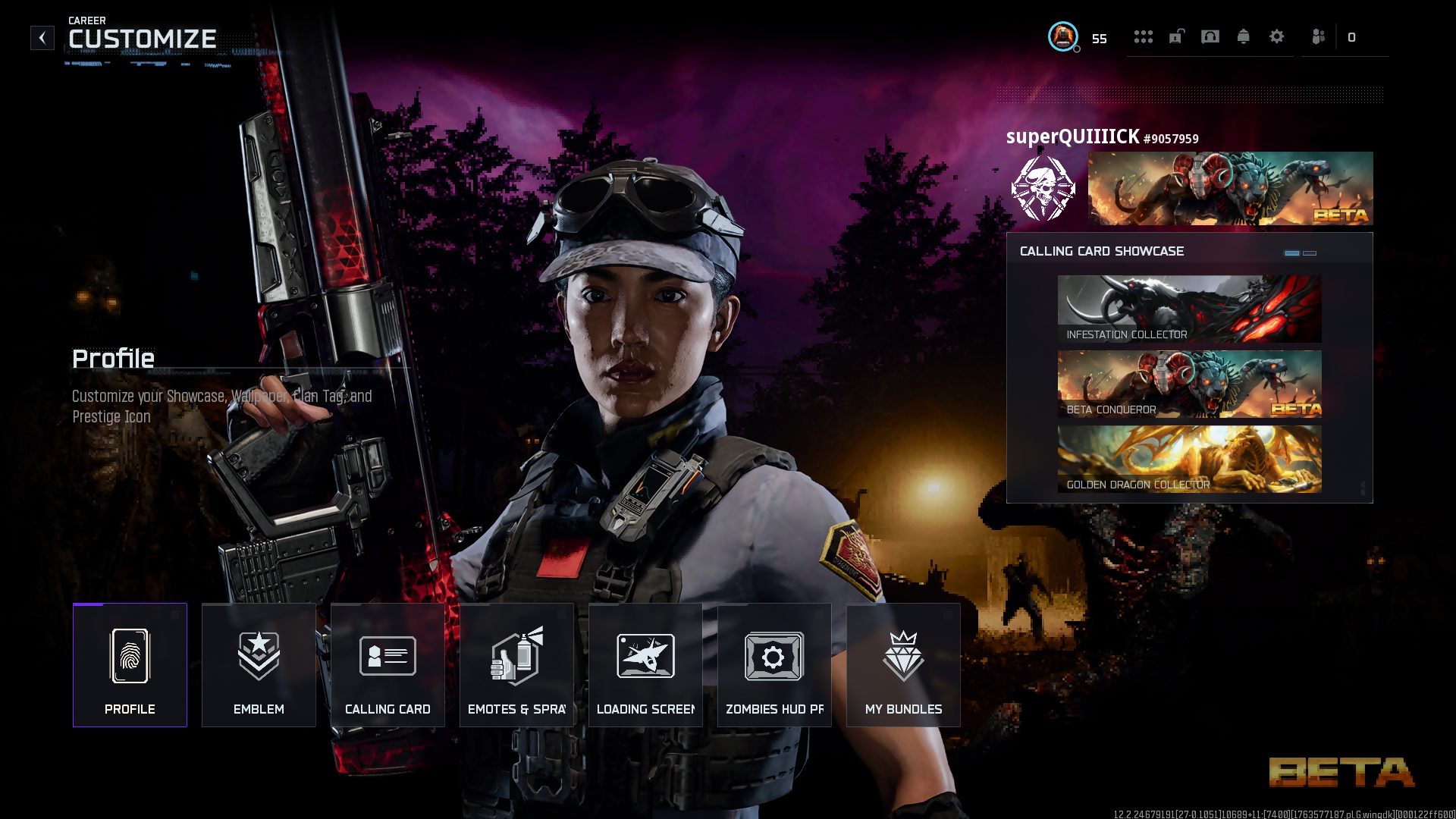Go back from the Customize screen
The height and width of the screenshot is (819, 1456).
(x=42, y=38)
